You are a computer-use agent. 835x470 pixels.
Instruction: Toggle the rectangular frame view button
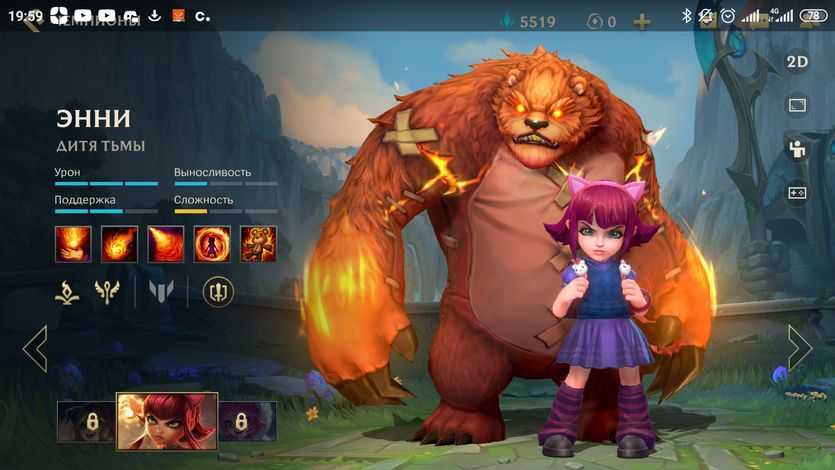pyautogui.click(x=797, y=105)
